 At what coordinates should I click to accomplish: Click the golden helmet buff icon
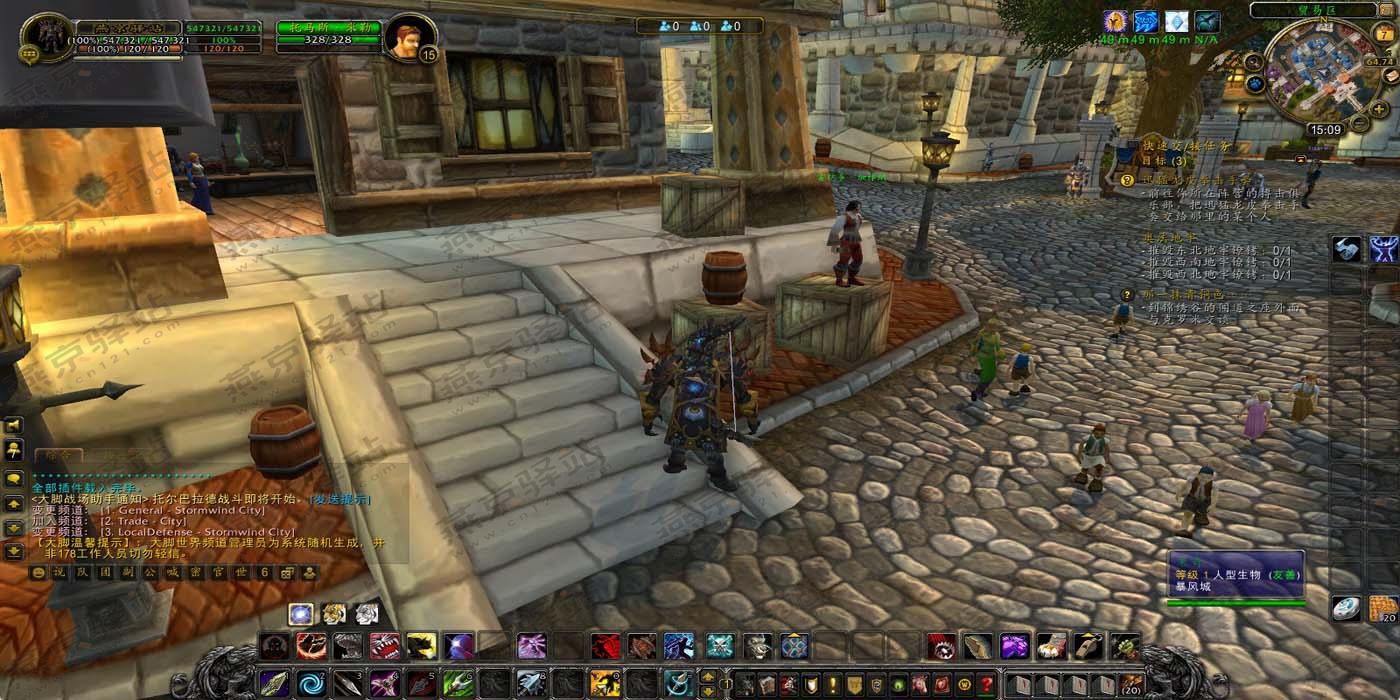pos(1115,21)
